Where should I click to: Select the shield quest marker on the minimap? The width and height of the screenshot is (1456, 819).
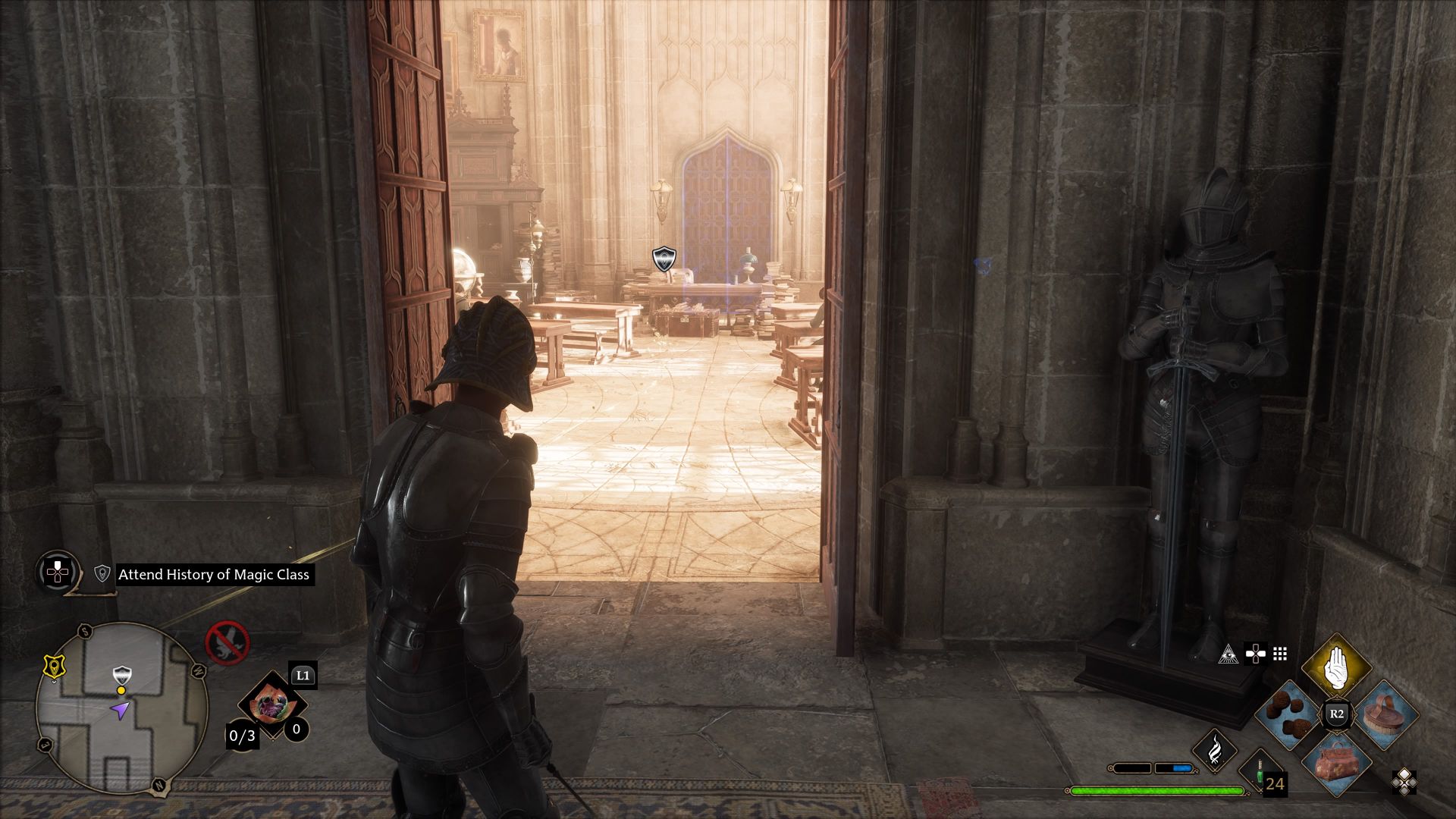coord(121,674)
